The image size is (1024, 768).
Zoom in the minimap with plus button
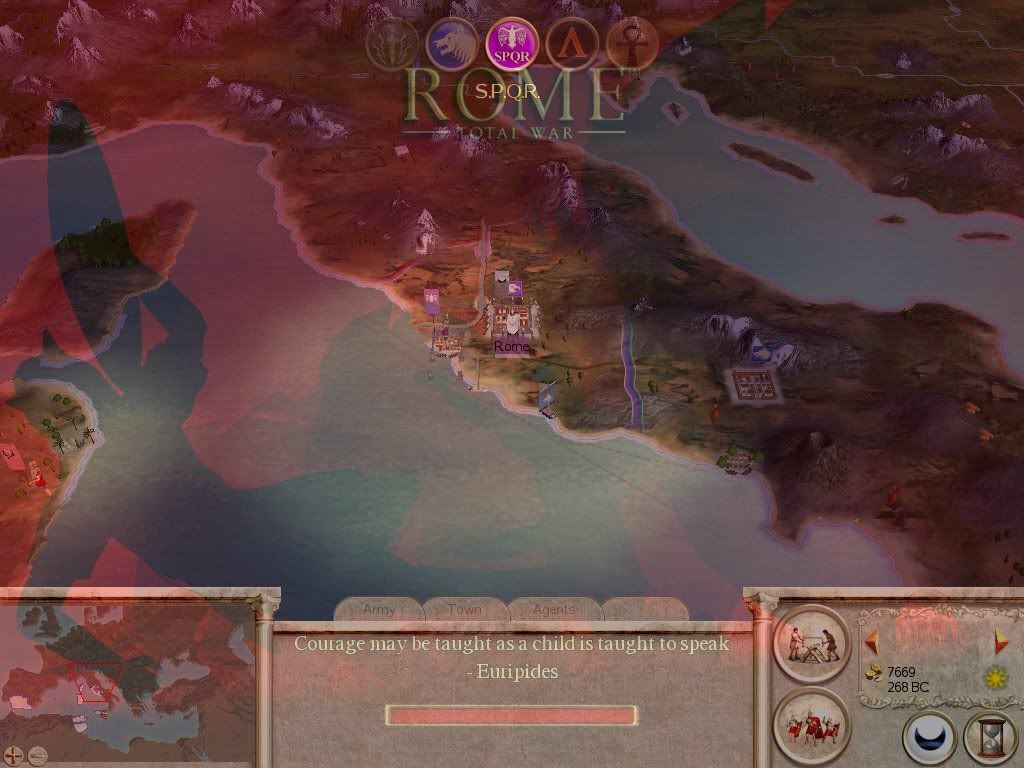tap(13, 755)
